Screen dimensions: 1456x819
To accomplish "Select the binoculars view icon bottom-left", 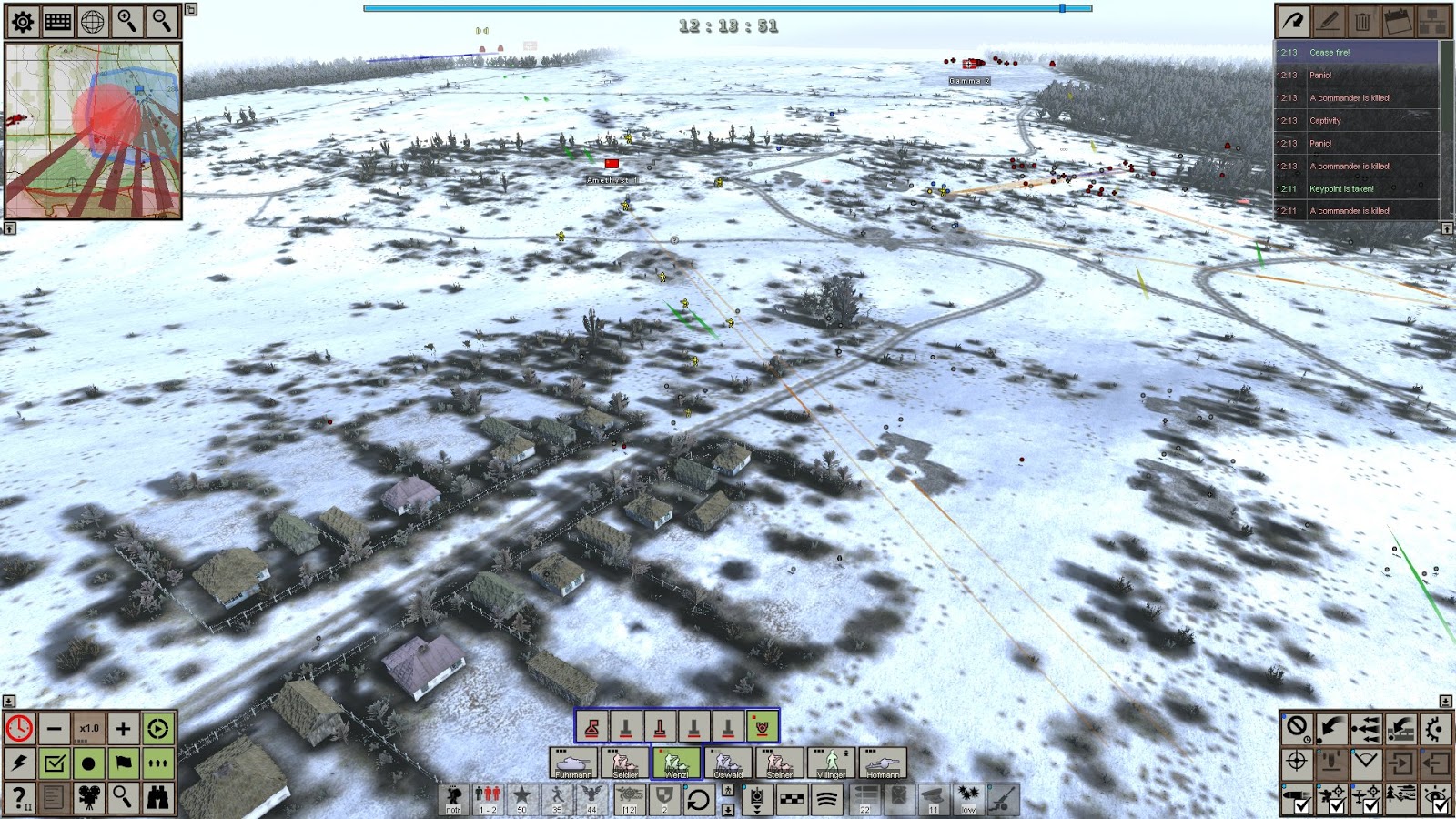I will pyautogui.click(x=158, y=799).
